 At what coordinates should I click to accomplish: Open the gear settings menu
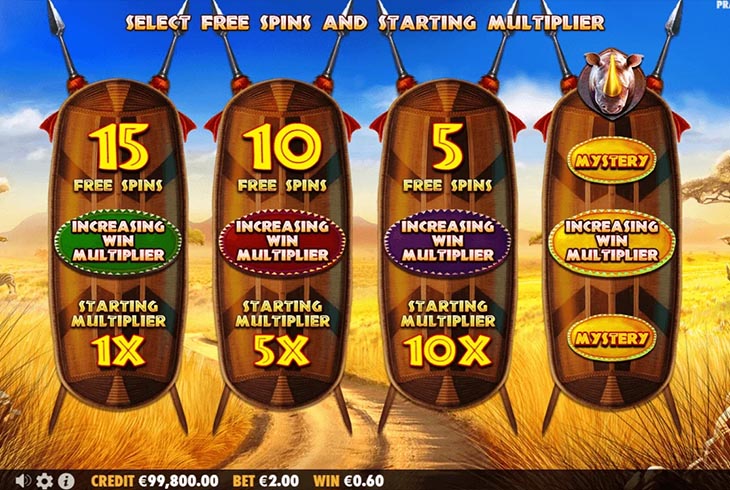click(44, 480)
